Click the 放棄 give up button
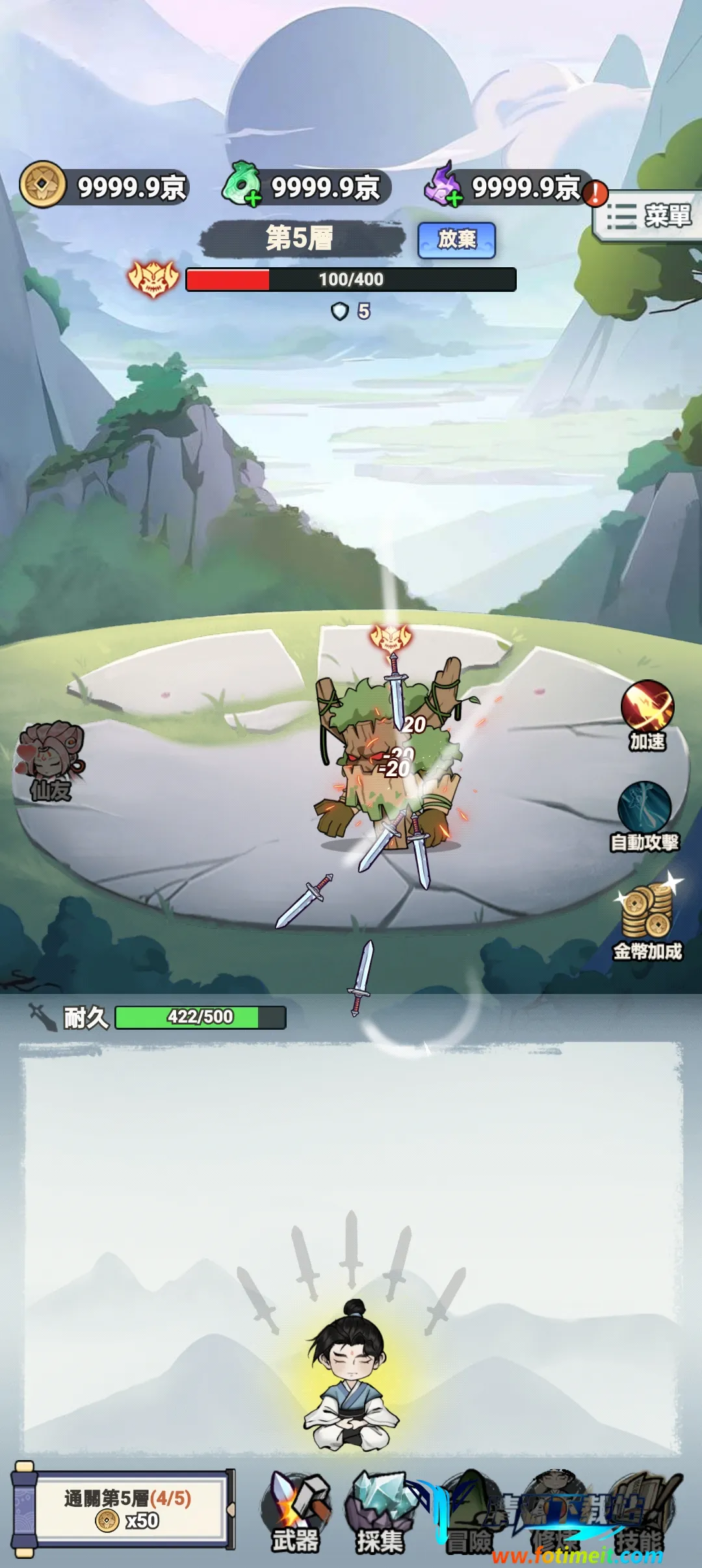The width and height of the screenshot is (702, 1568). [456, 240]
